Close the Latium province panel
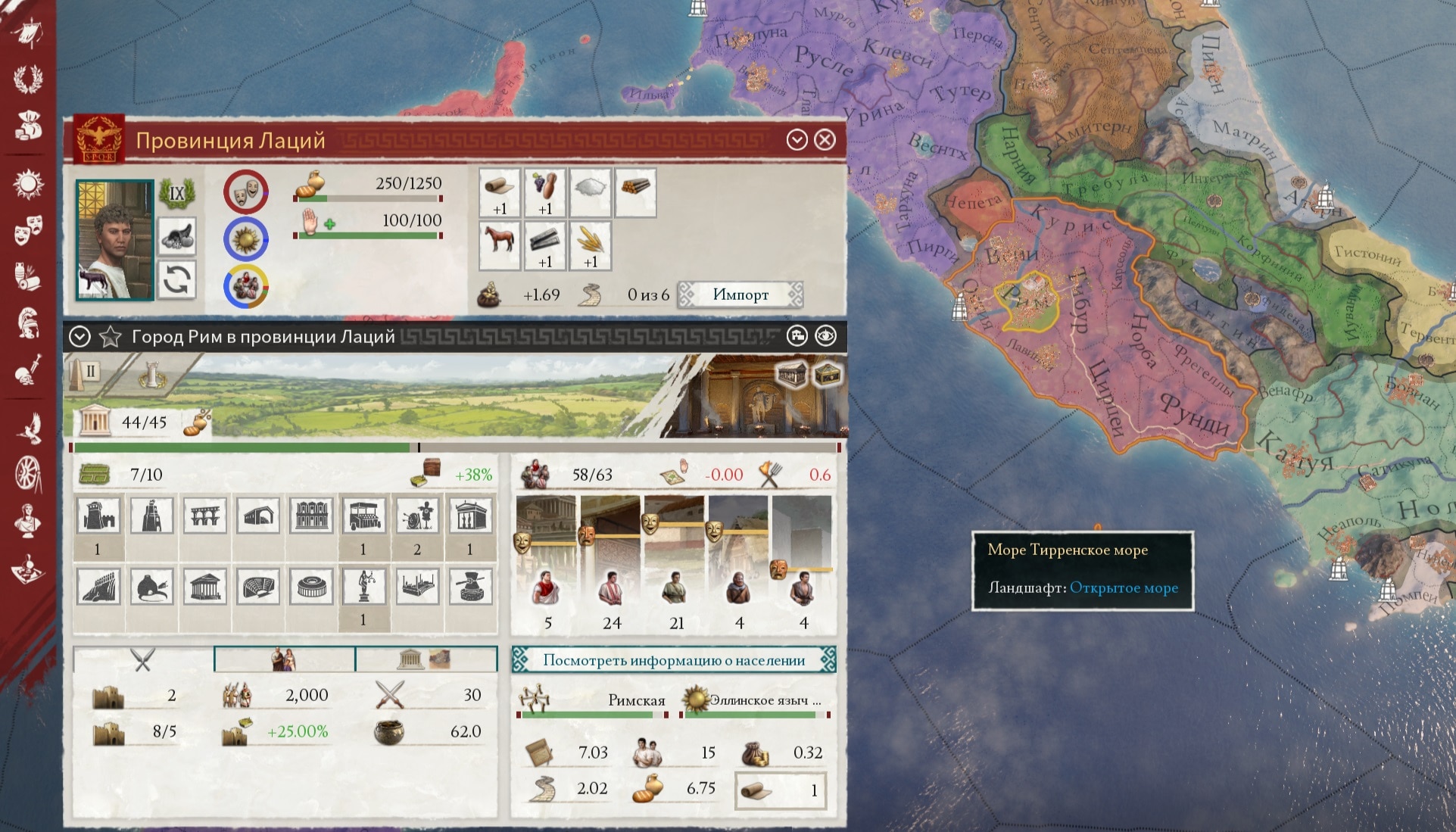The height and width of the screenshot is (832, 1456). [x=825, y=140]
